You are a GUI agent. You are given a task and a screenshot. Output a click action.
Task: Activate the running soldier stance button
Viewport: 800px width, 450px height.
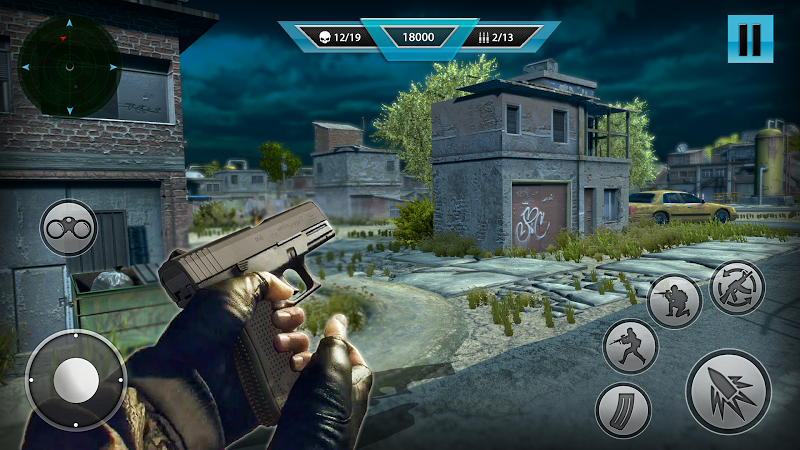(x=630, y=346)
